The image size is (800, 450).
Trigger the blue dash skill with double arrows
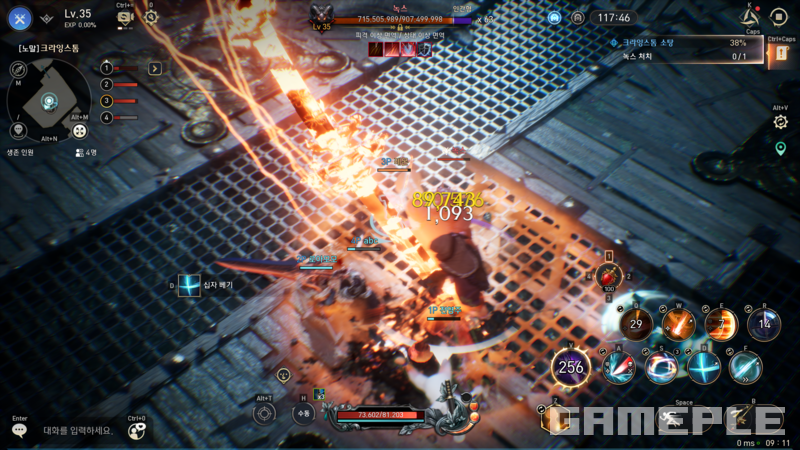[745, 366]
